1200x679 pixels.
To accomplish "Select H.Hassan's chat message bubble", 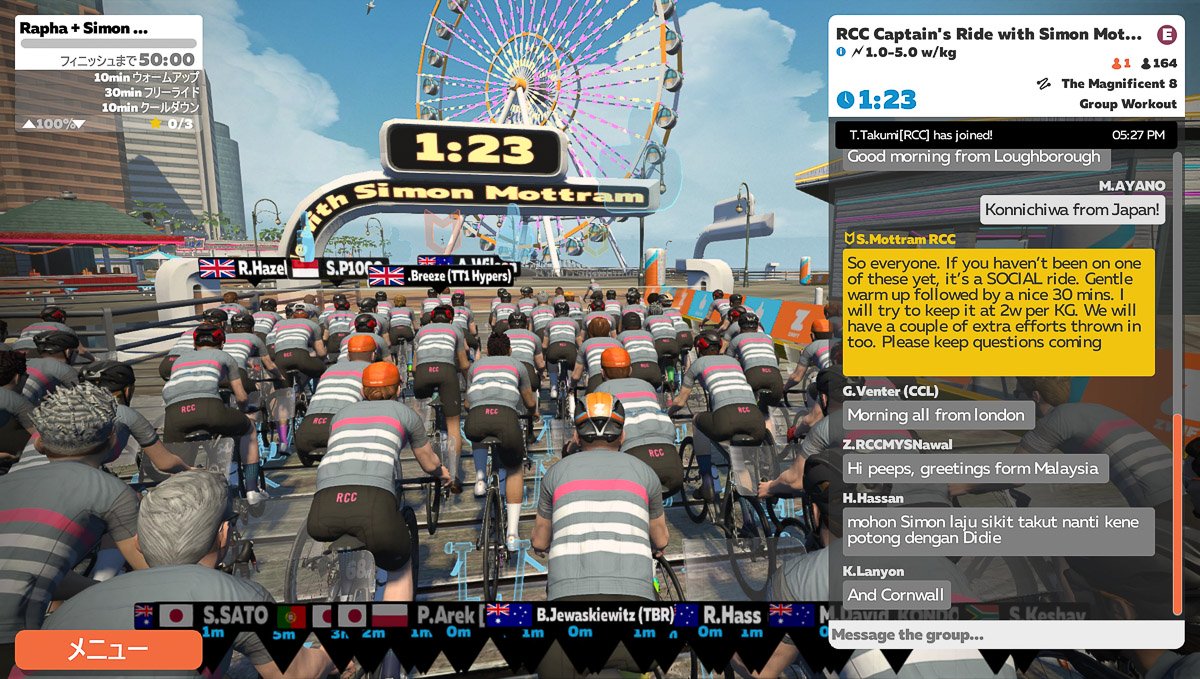I will click(998, 532).
